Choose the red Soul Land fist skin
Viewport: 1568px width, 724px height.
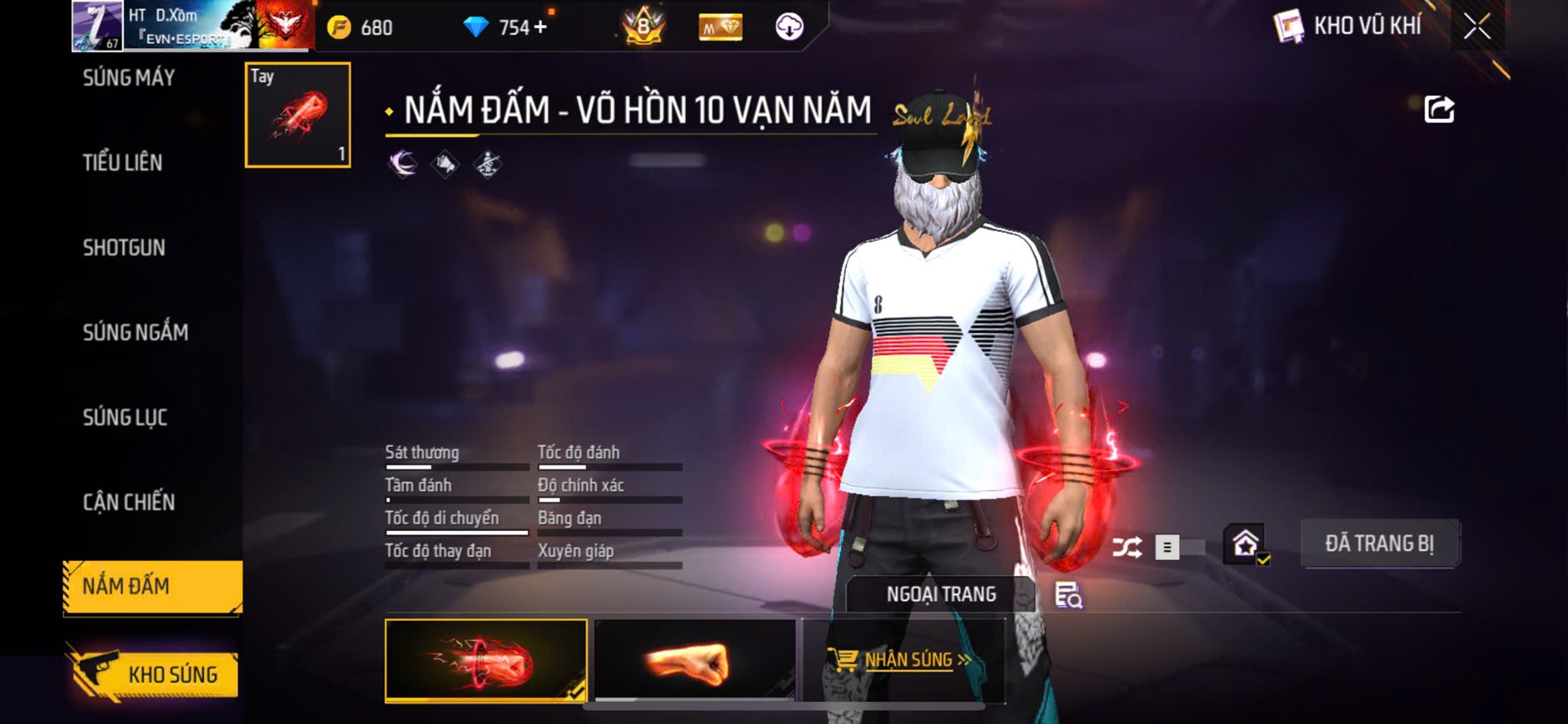coord(485,661)
